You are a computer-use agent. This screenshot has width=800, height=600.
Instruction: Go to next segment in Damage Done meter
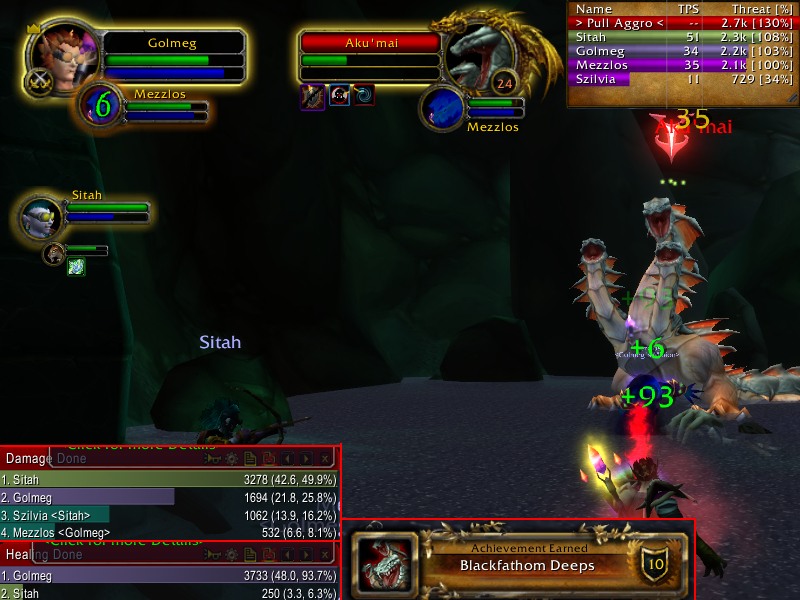pyautogui.click(x=306, y=459)
